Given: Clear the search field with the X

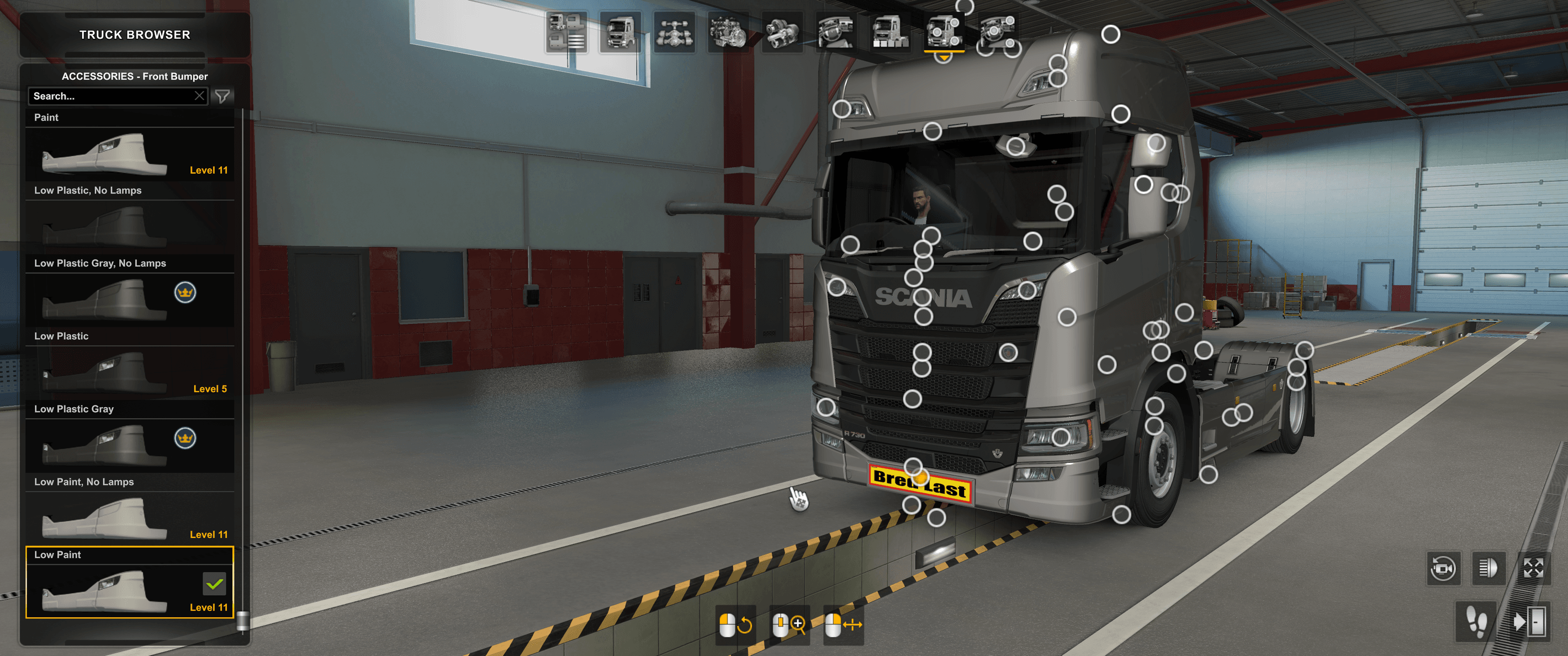Looking at the screenshot, I should point(200,95).
